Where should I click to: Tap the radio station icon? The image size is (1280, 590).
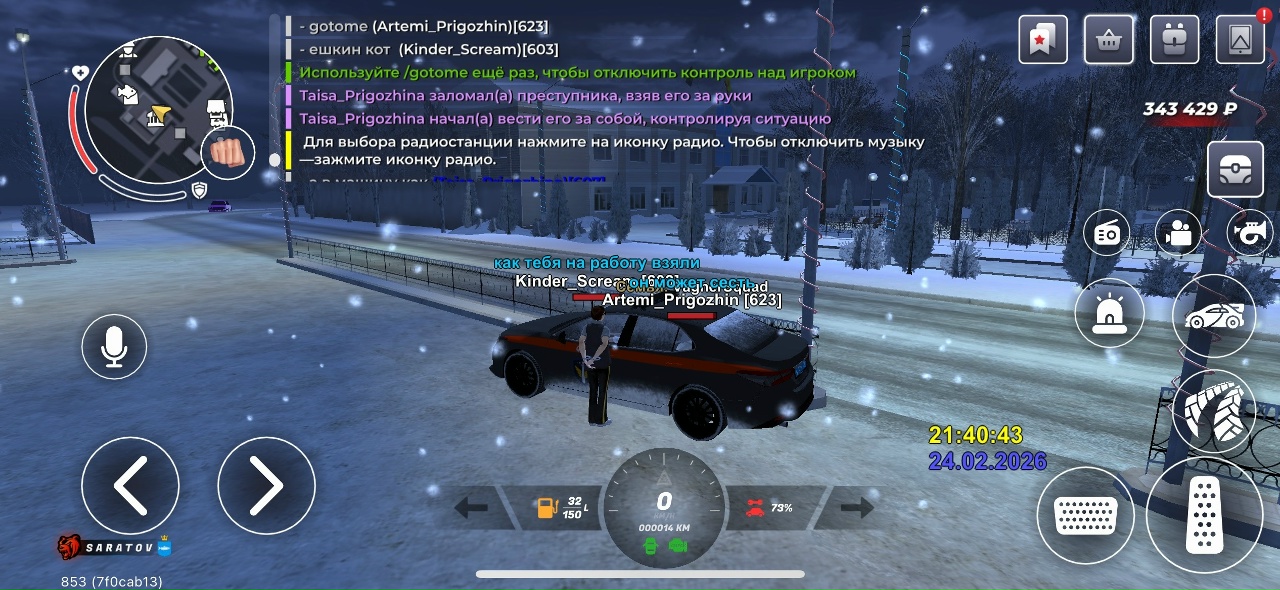click(x=1107, y=234)
